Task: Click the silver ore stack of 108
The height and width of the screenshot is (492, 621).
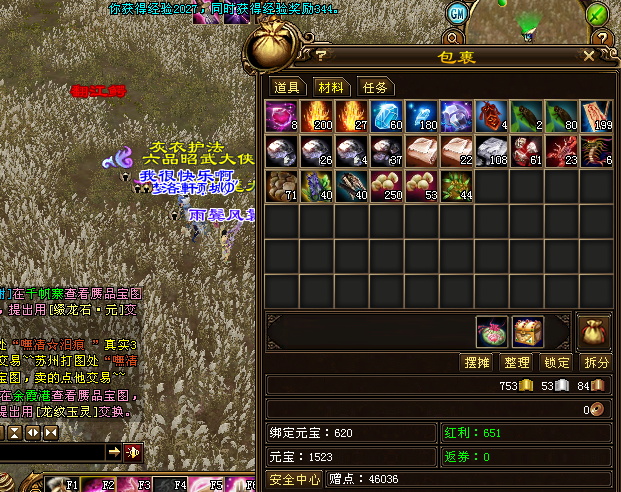Action: click(x=491, y=152)
